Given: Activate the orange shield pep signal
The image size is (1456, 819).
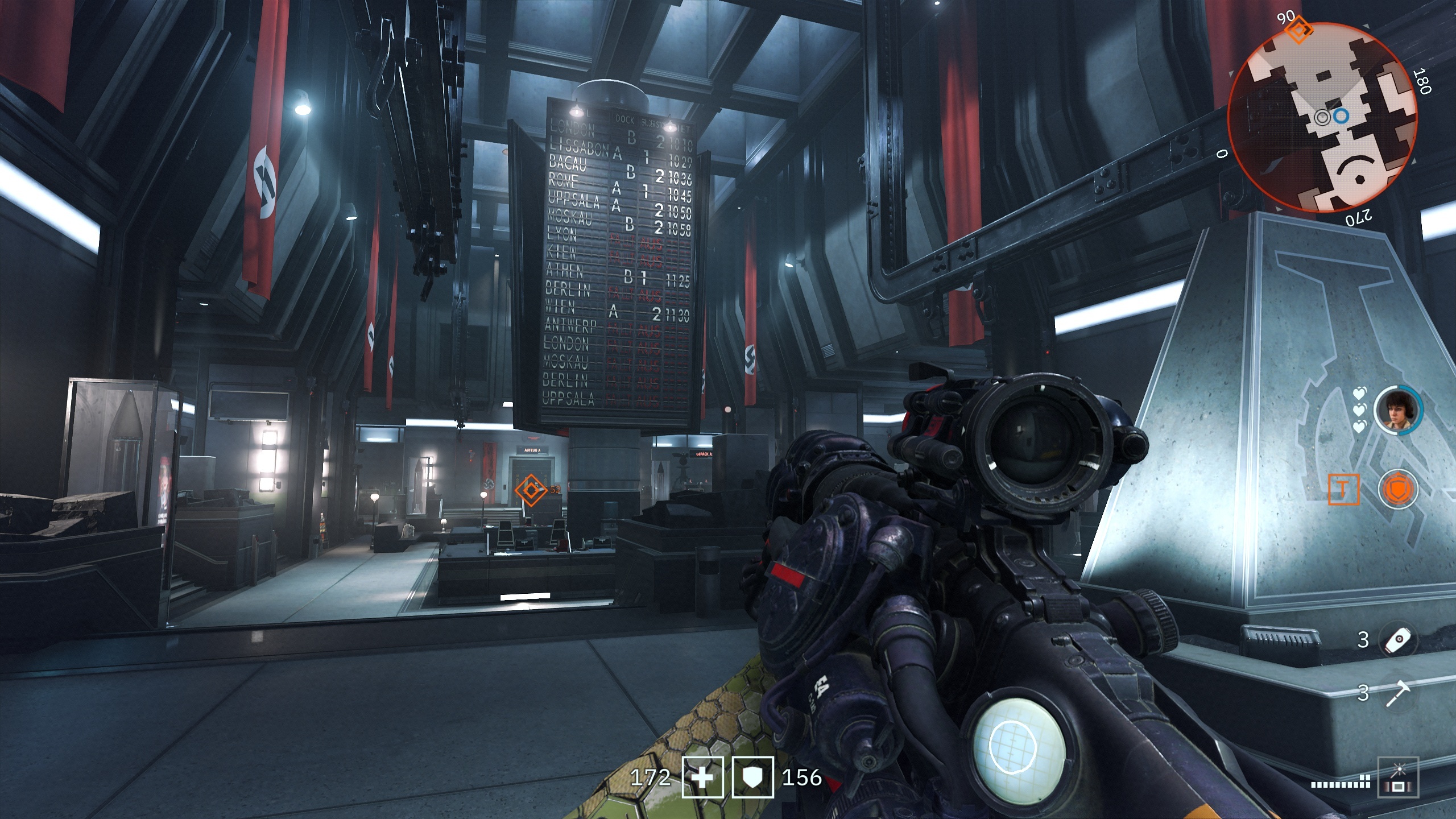Looking at the screenshot, I should click(x=1397, y=489).
